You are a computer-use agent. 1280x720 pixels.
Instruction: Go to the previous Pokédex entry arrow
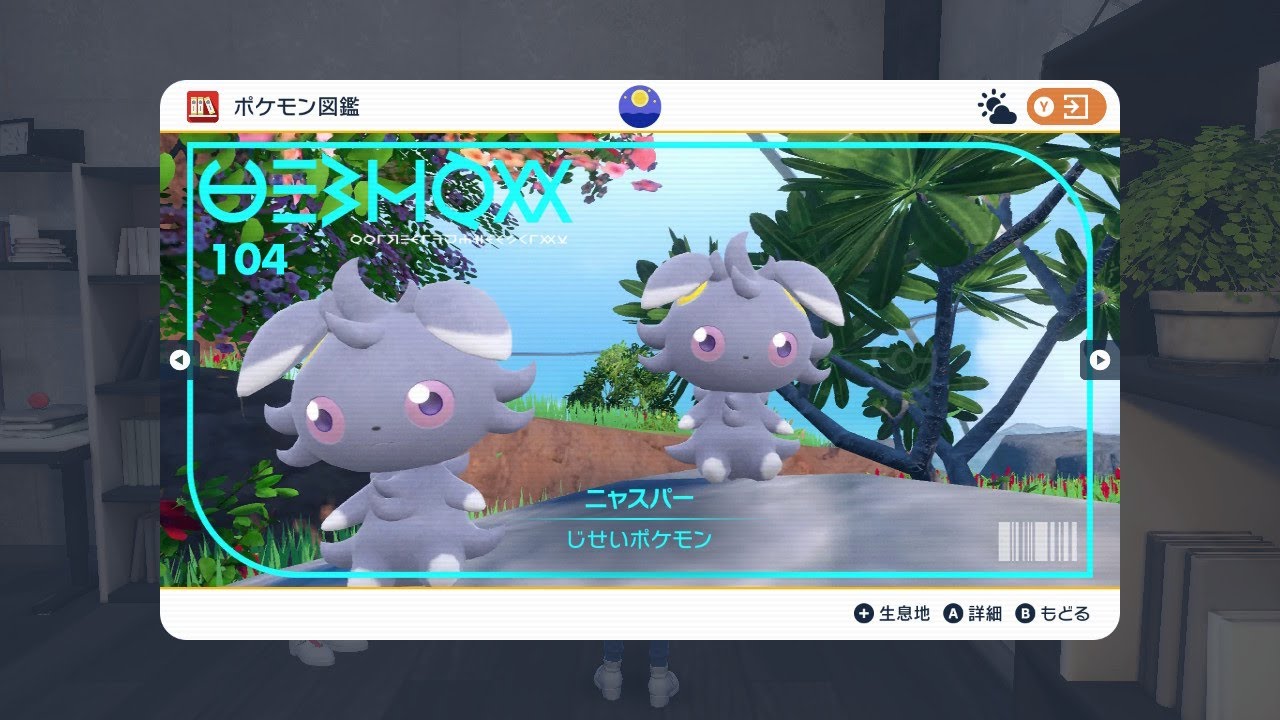(180, 360)
